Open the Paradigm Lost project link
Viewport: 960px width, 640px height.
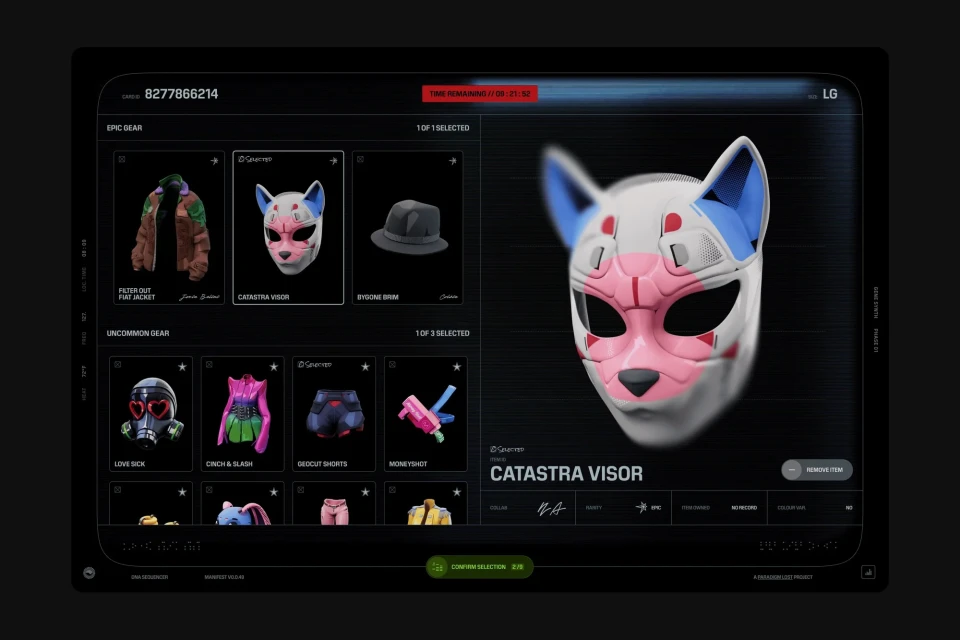pyautogui.click(x=783, y=577)
